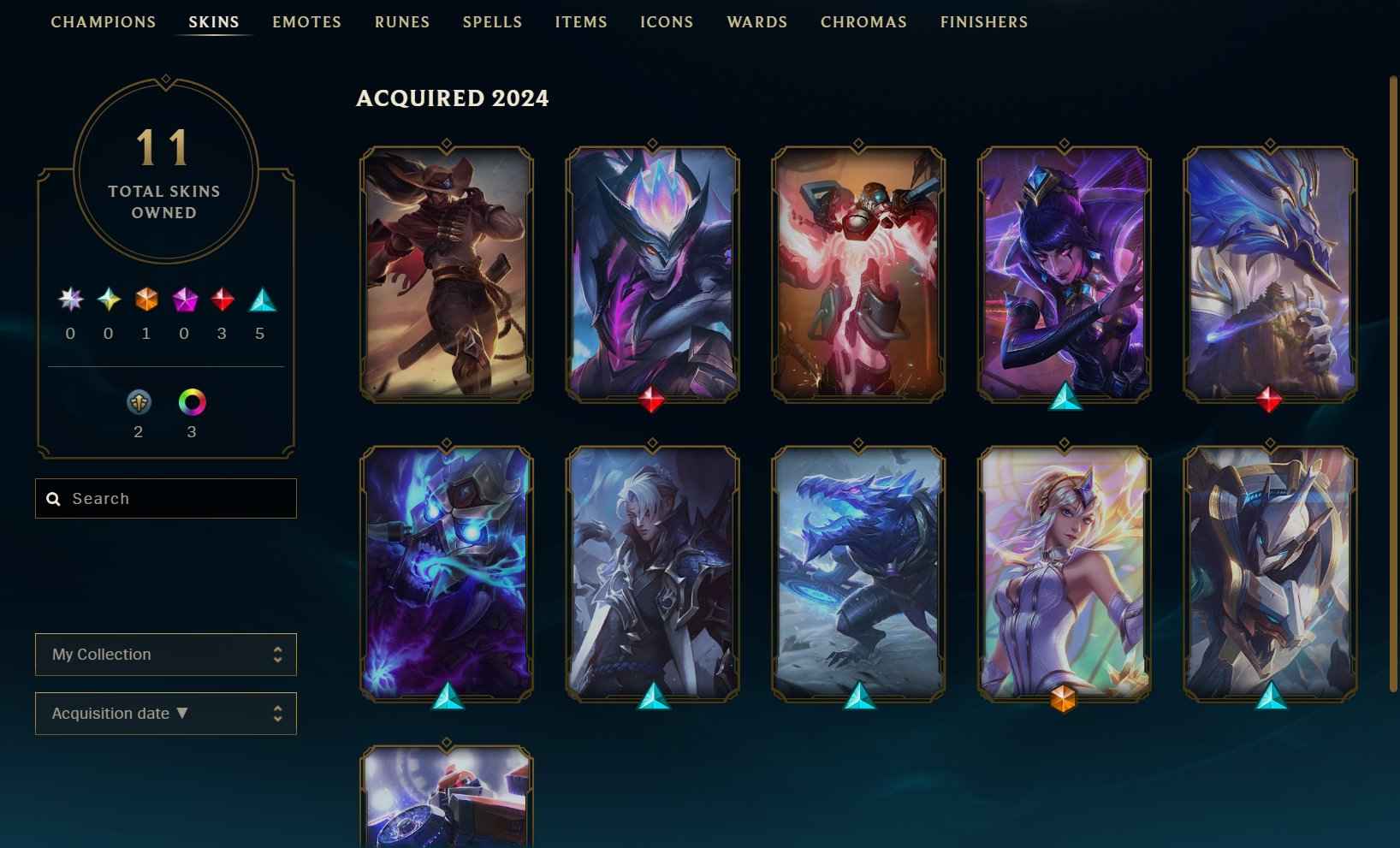Screen dimensions: 1400x848
Task: Open the Acquisition date sorting dropdown
Action: 165,713
